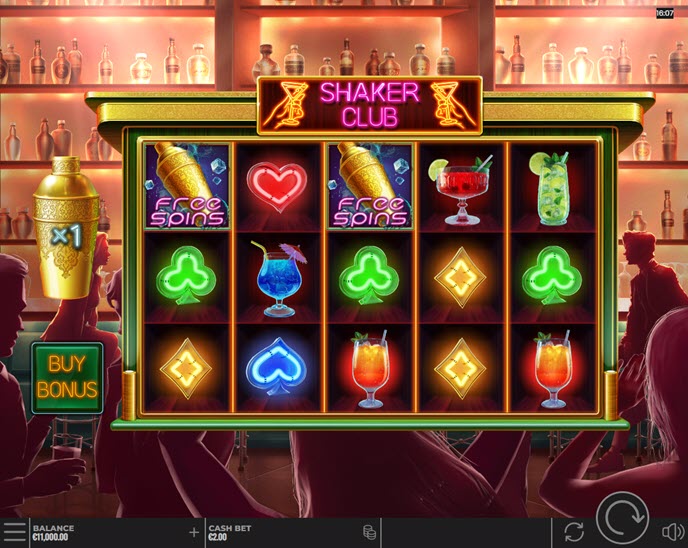The height and width of the screenshot is (548, 688).
Task: Toggle the sound speaker icon
Action: coord(673,532)
